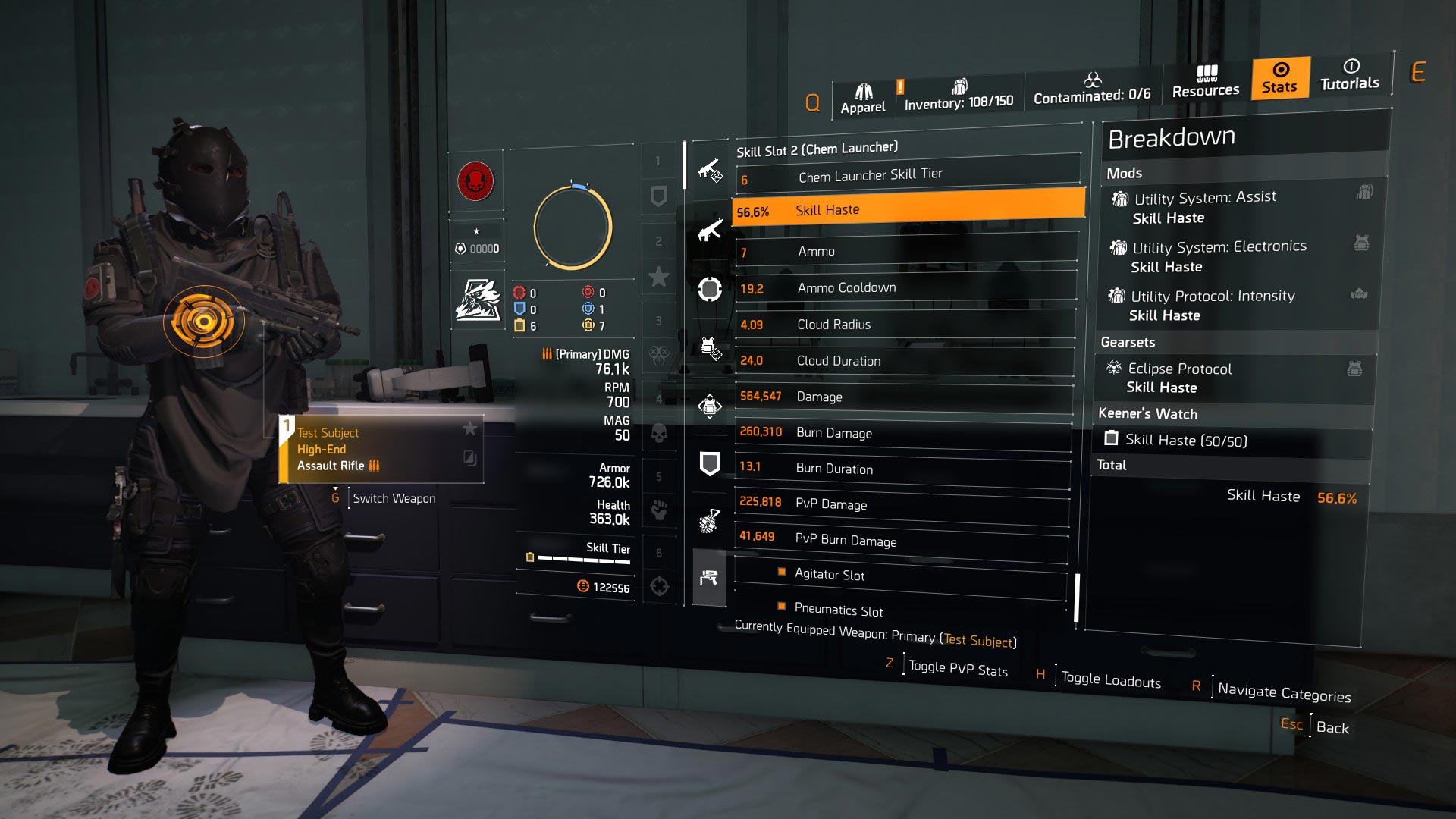Screen dimensions: 1456x819
Task: Select the PvP Damage stat row
Action: click(902, 504)
